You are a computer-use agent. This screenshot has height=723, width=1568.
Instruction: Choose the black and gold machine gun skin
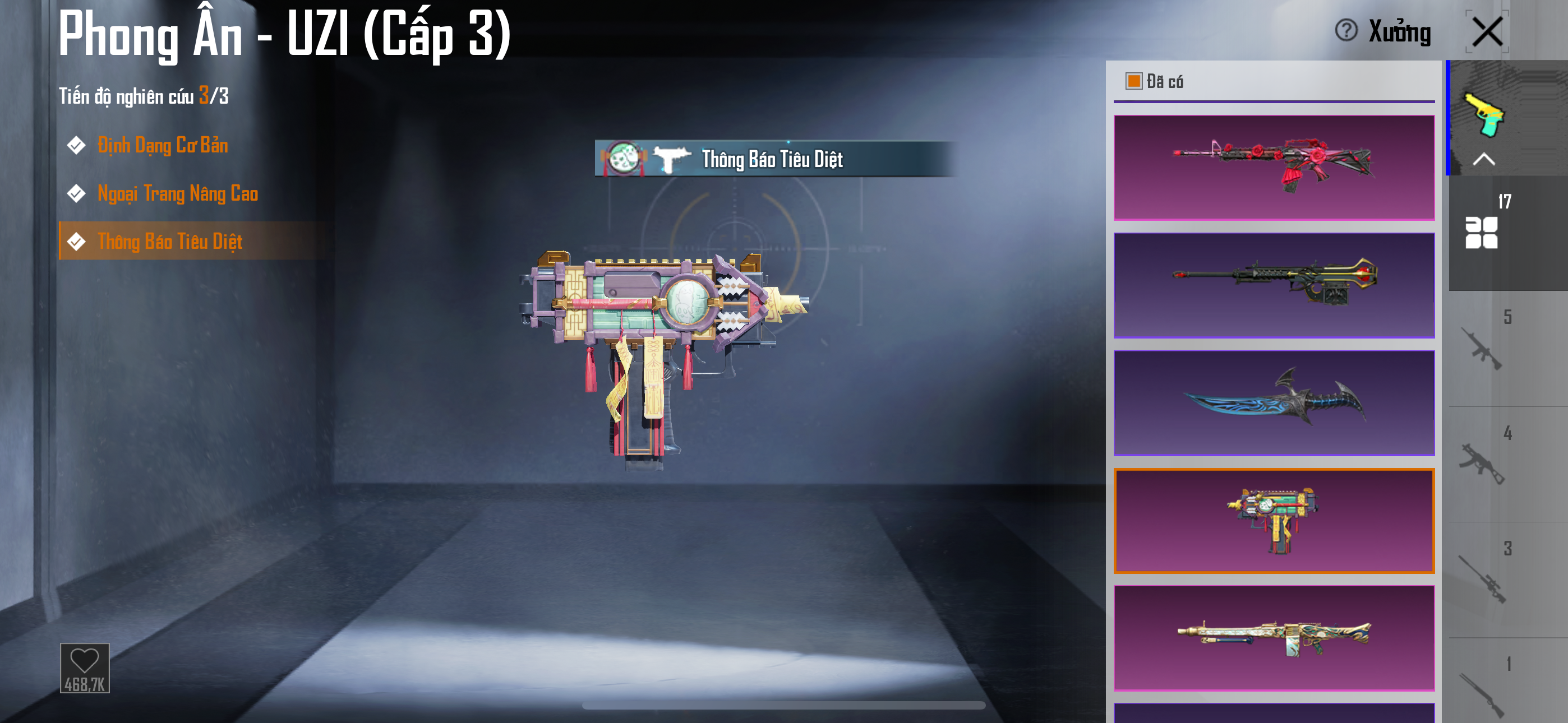(x=1274, y=285)
